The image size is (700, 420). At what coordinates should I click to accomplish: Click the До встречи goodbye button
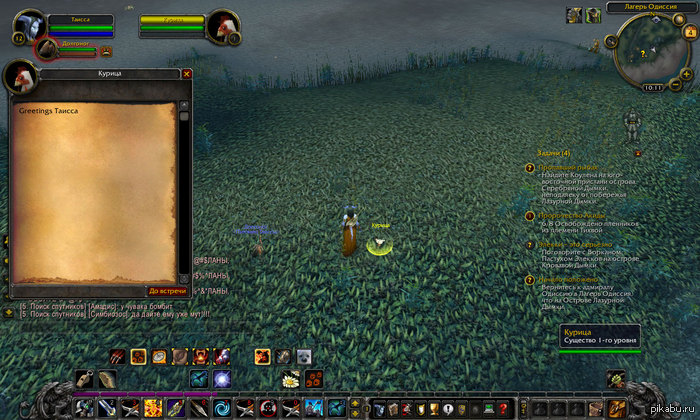[162, 291]
